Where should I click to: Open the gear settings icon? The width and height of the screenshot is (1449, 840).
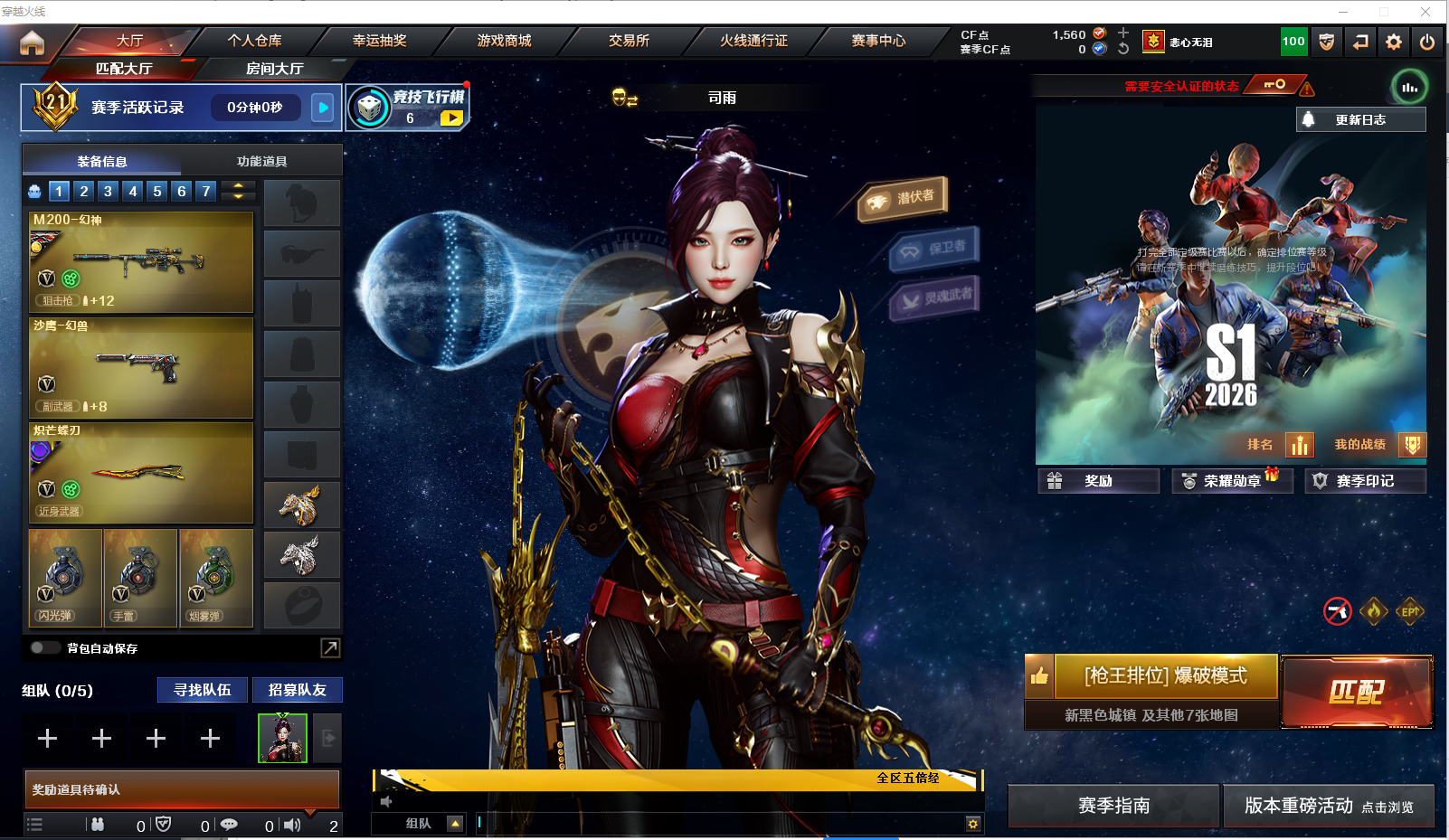[1394, 42]
